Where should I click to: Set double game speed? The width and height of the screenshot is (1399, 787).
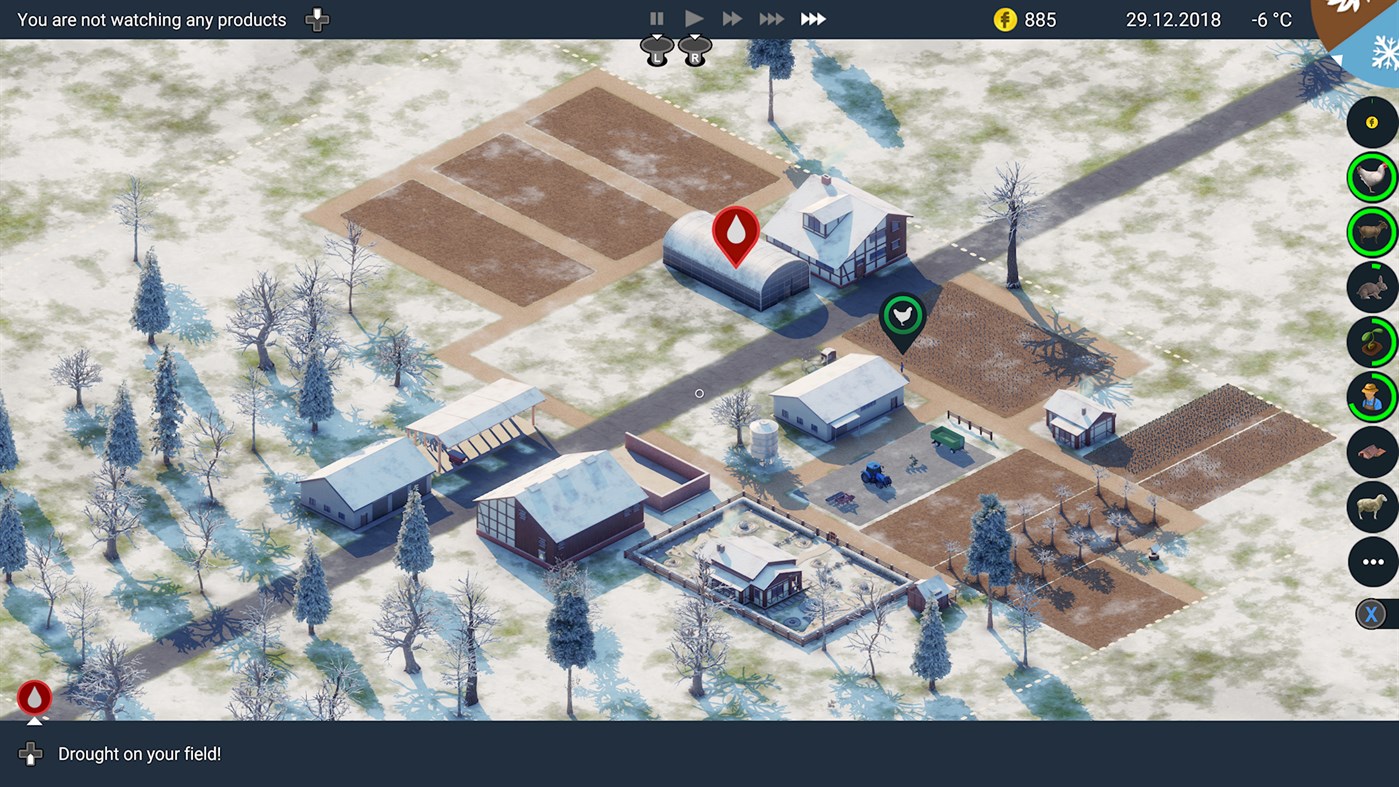(x=732, y=17)
